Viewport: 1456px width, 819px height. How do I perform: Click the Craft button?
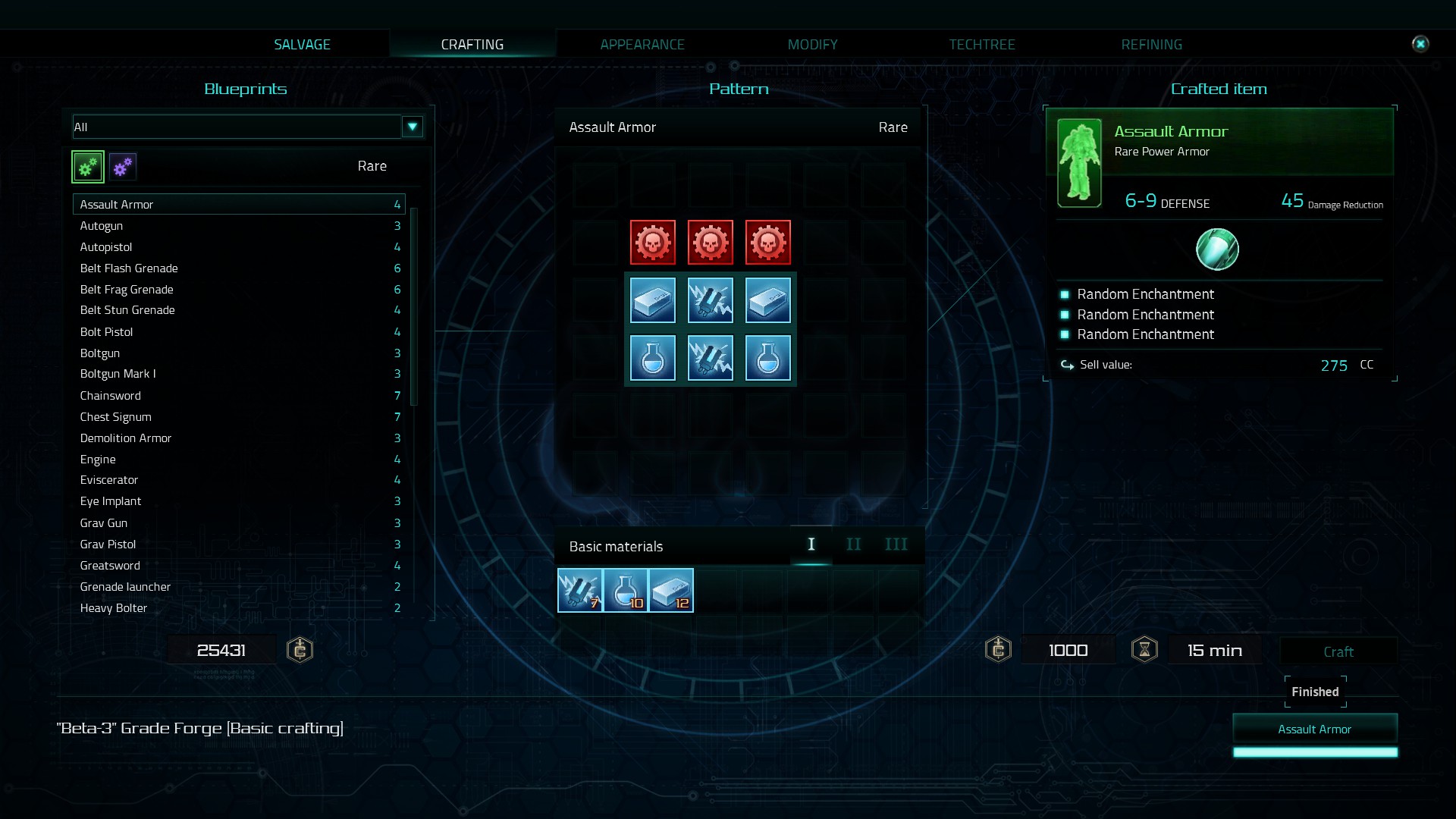coord(1338,651)
